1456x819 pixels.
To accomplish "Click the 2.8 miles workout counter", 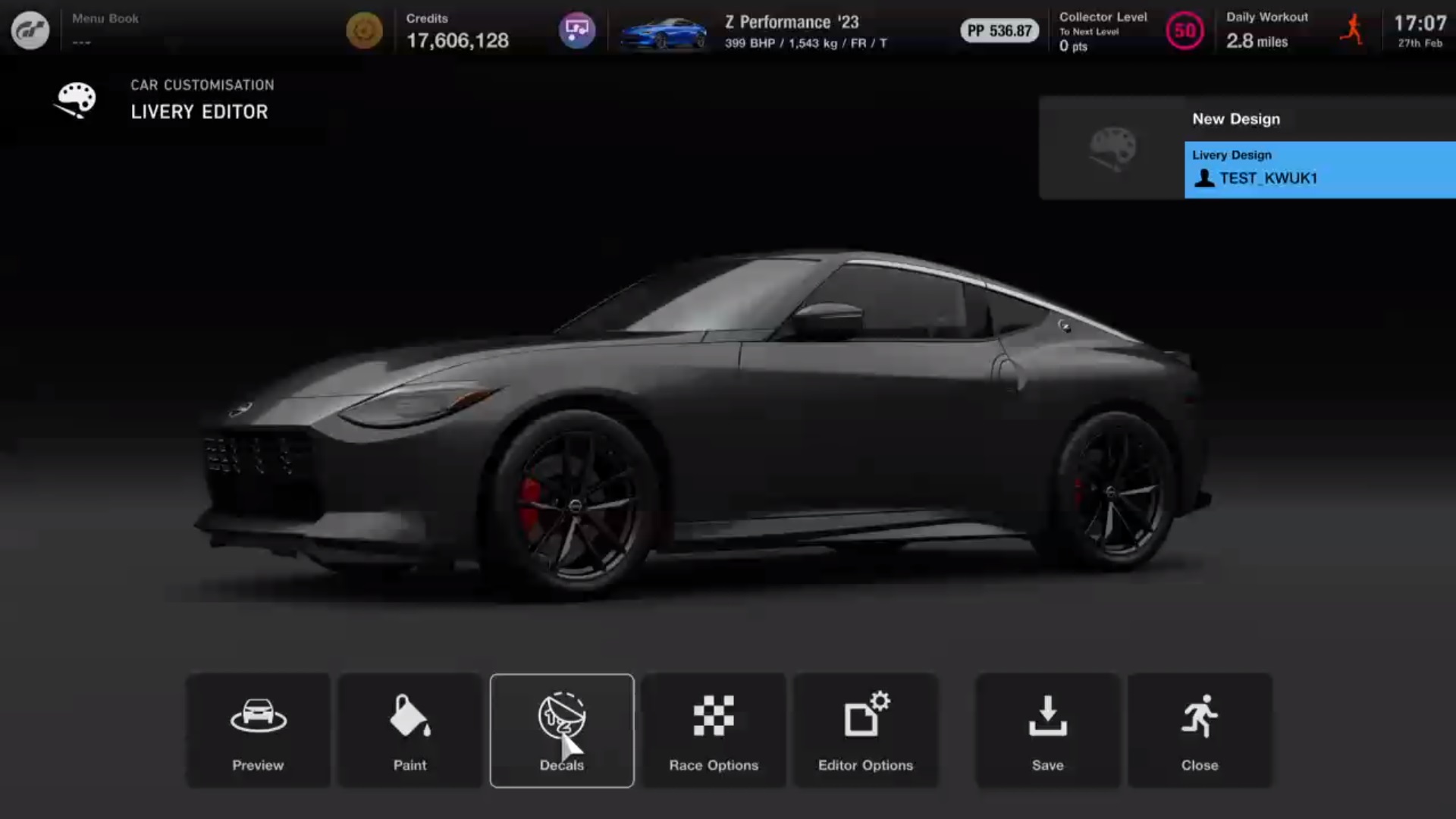I will coord(1257,42).
